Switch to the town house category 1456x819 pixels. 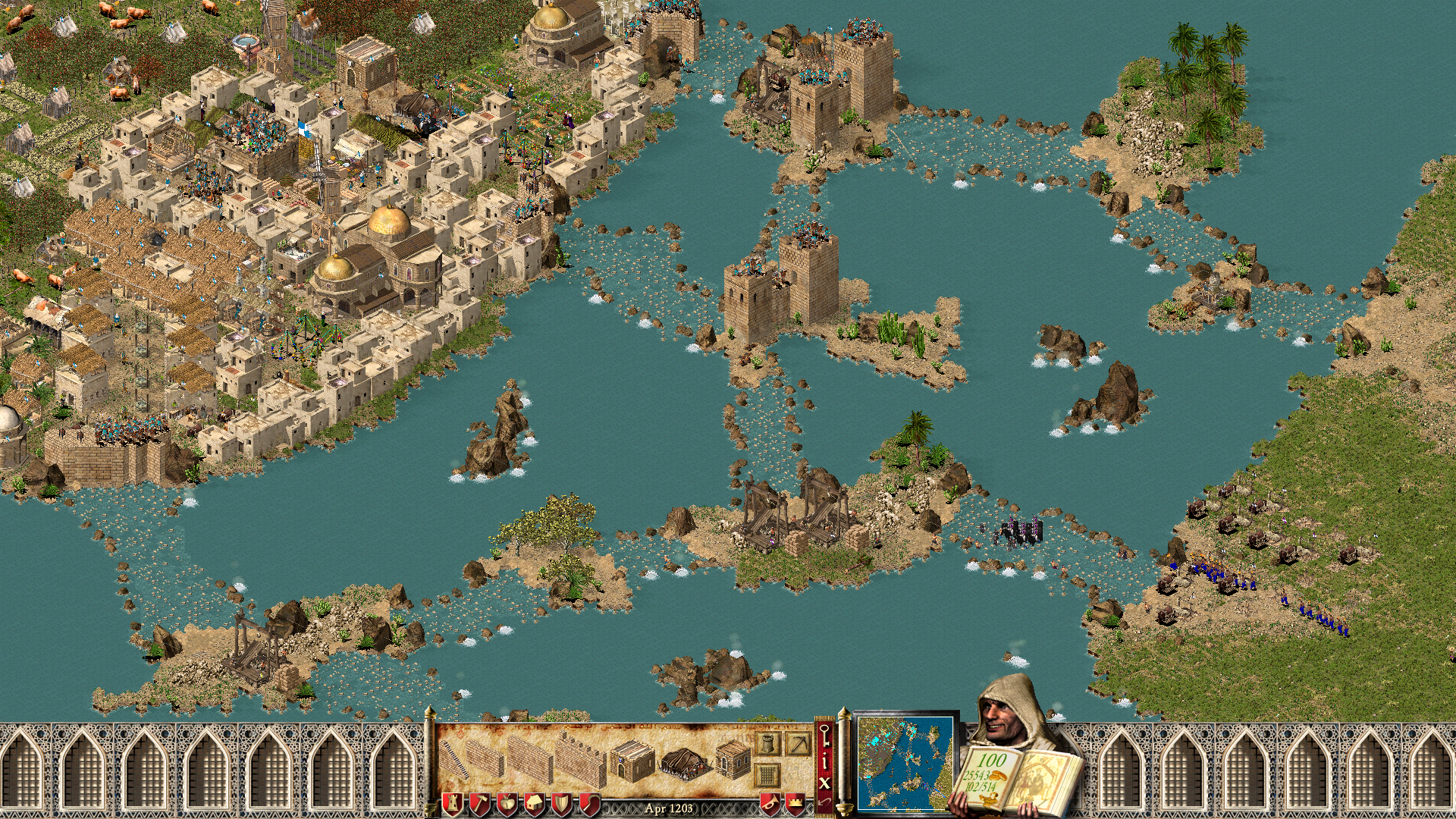(x=534, y=803)
